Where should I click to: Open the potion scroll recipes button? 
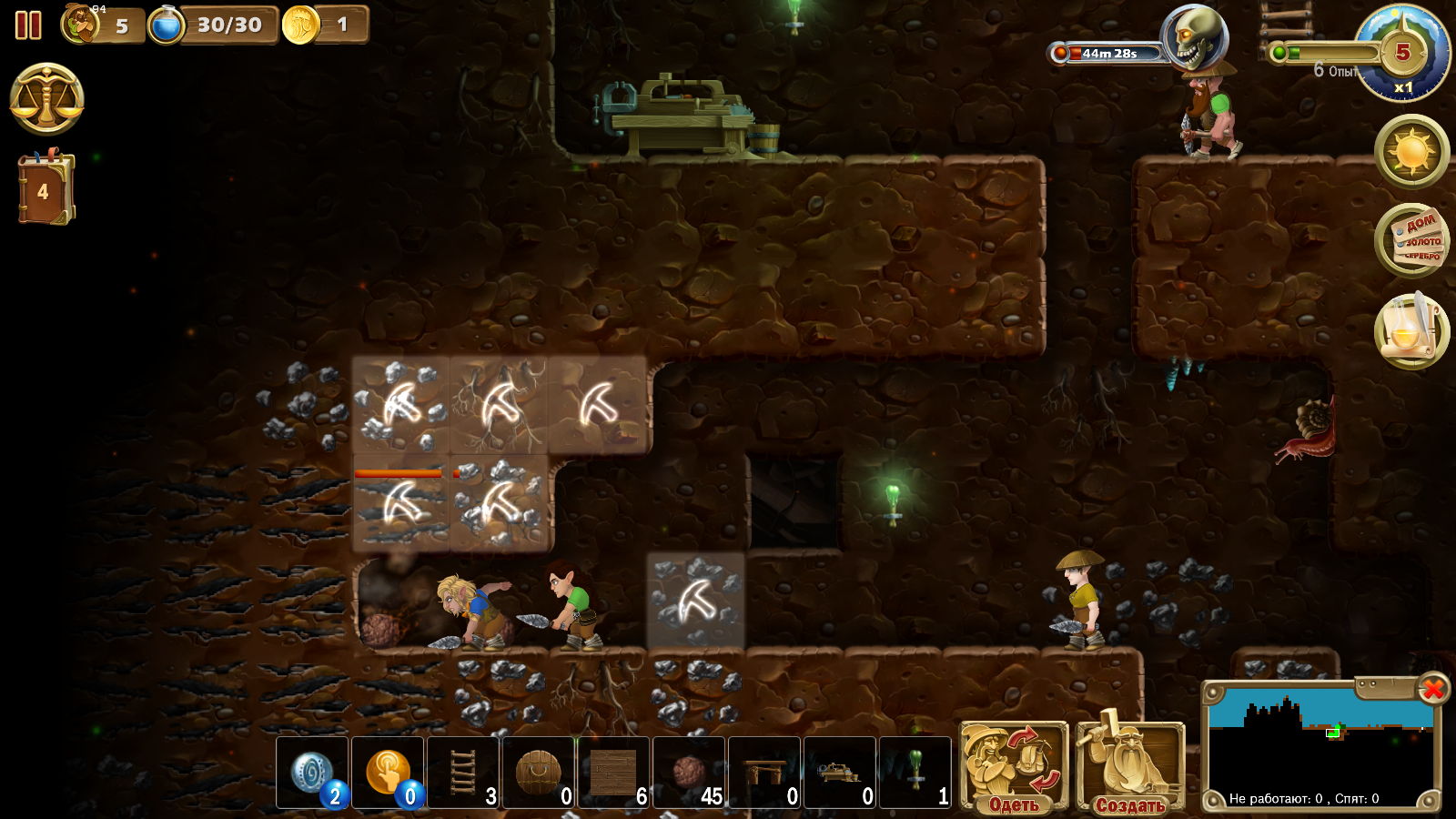pos(1411,329)
